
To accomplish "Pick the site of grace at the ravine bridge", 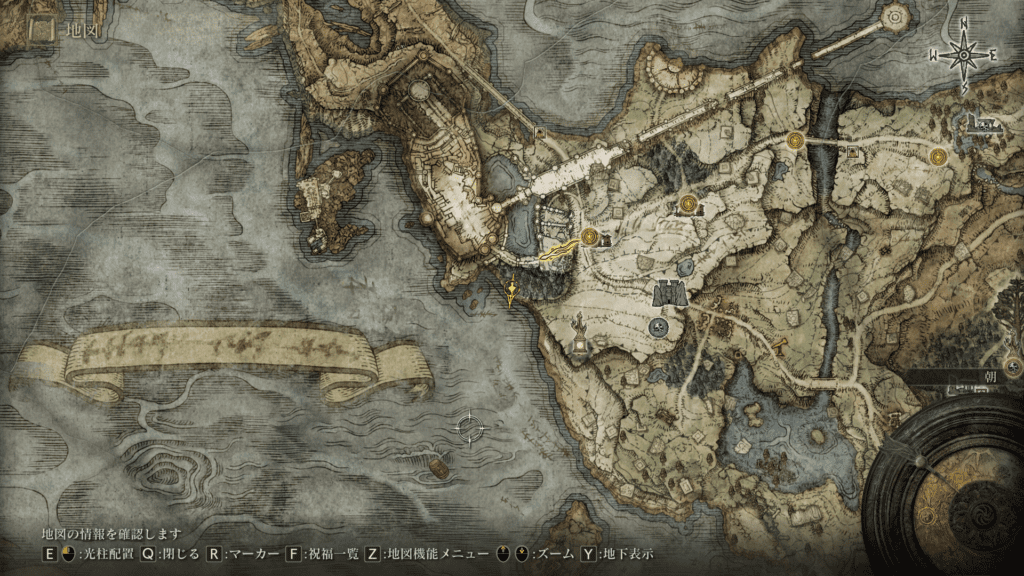I will pos(796,140).
